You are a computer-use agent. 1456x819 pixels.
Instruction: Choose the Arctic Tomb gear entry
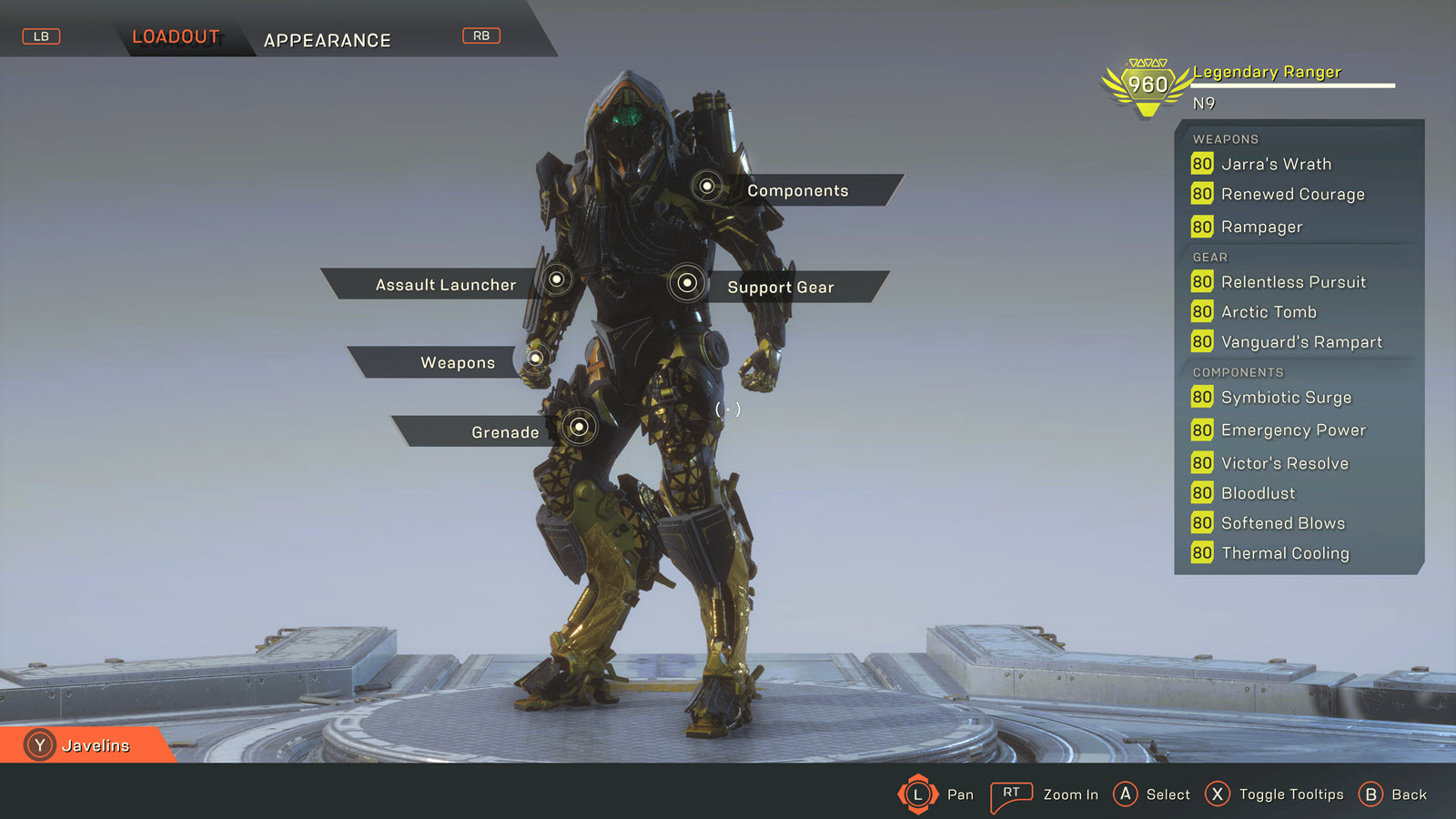click(1269, 312)
